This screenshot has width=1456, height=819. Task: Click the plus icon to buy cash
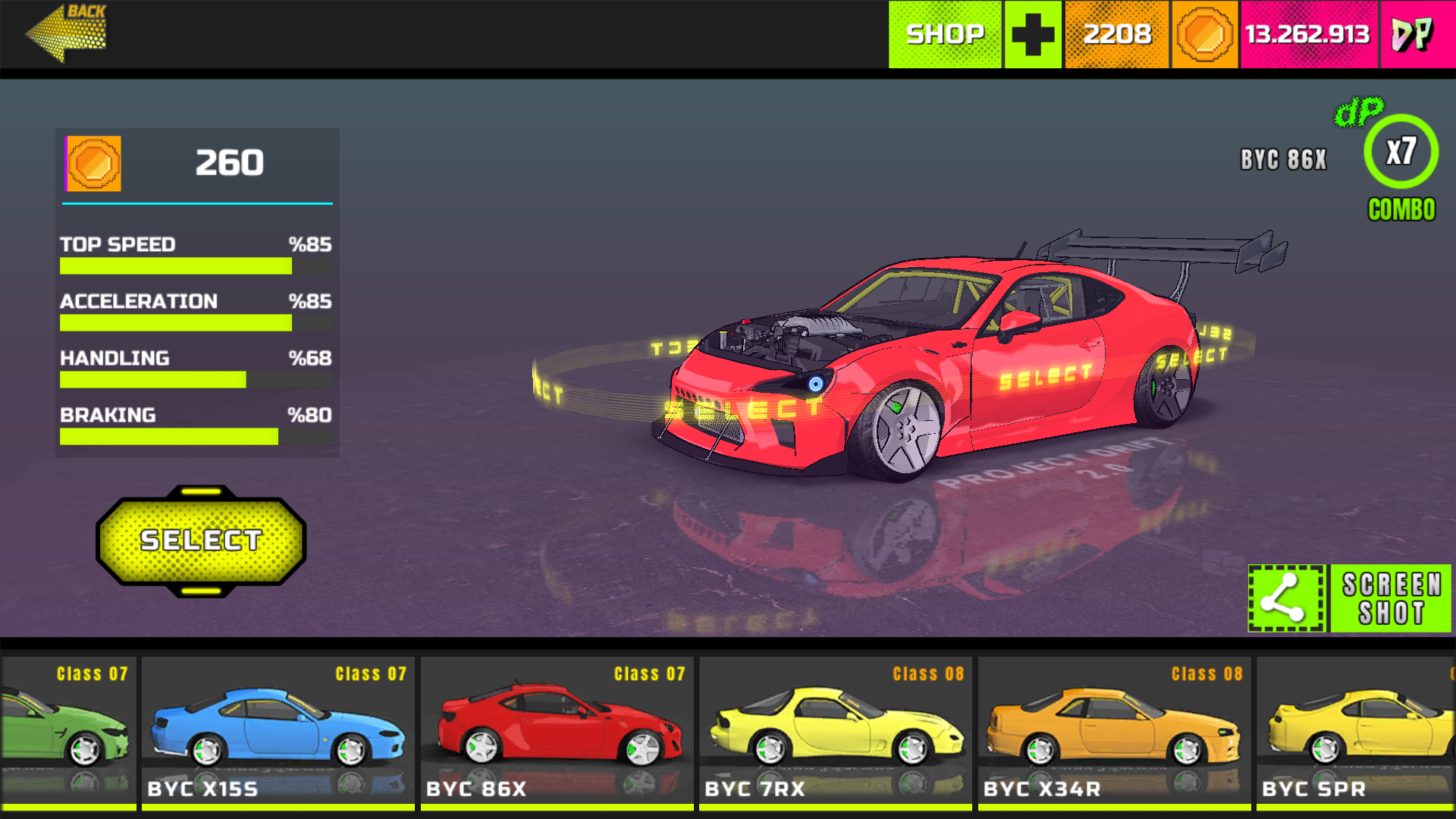[1032, 34]
